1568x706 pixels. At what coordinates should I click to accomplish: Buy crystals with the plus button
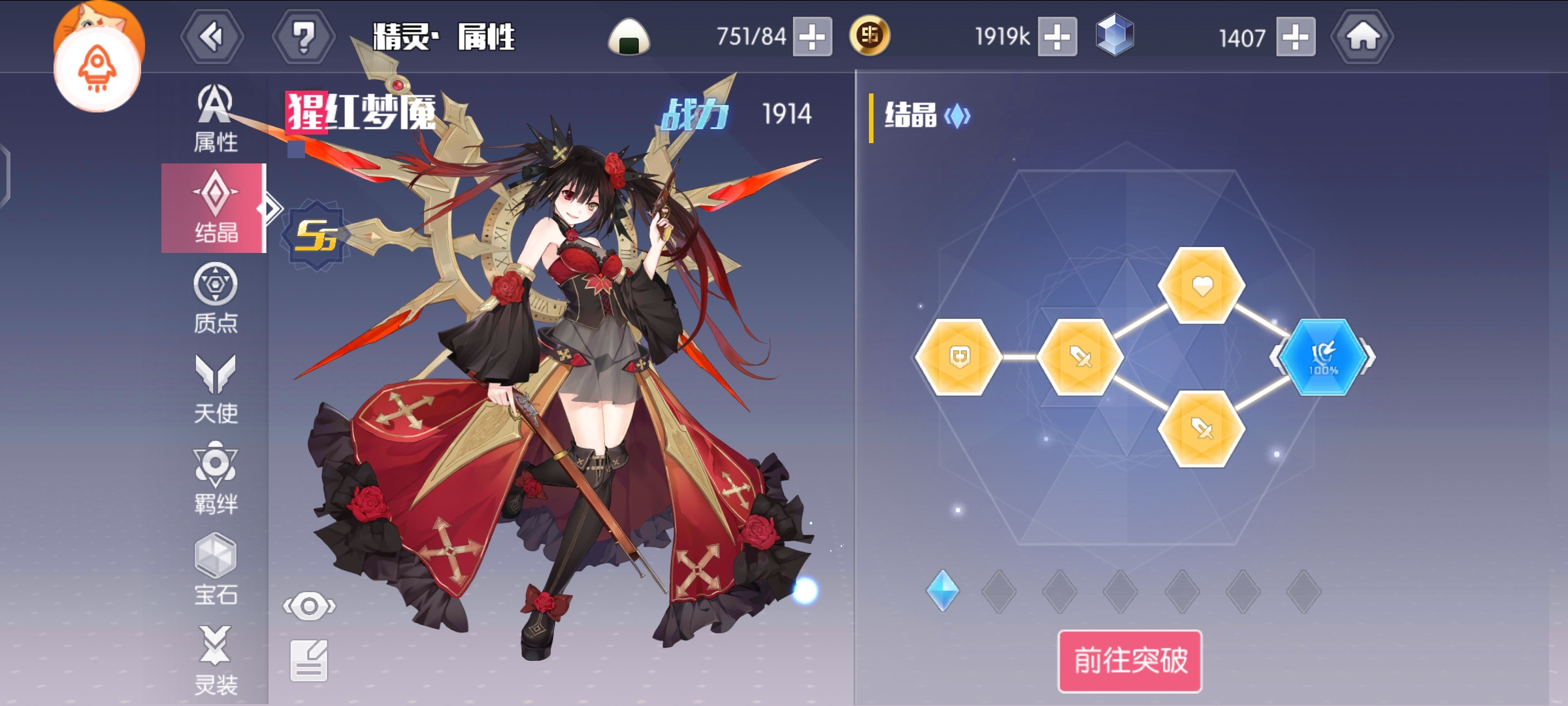click(1296, 37)
